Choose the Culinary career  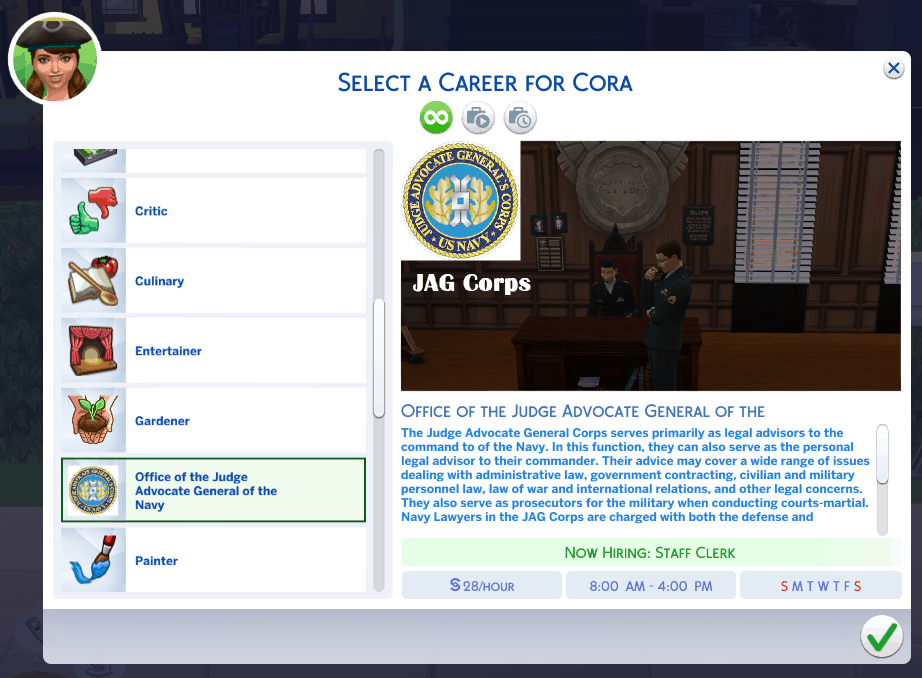pos(213,281)
